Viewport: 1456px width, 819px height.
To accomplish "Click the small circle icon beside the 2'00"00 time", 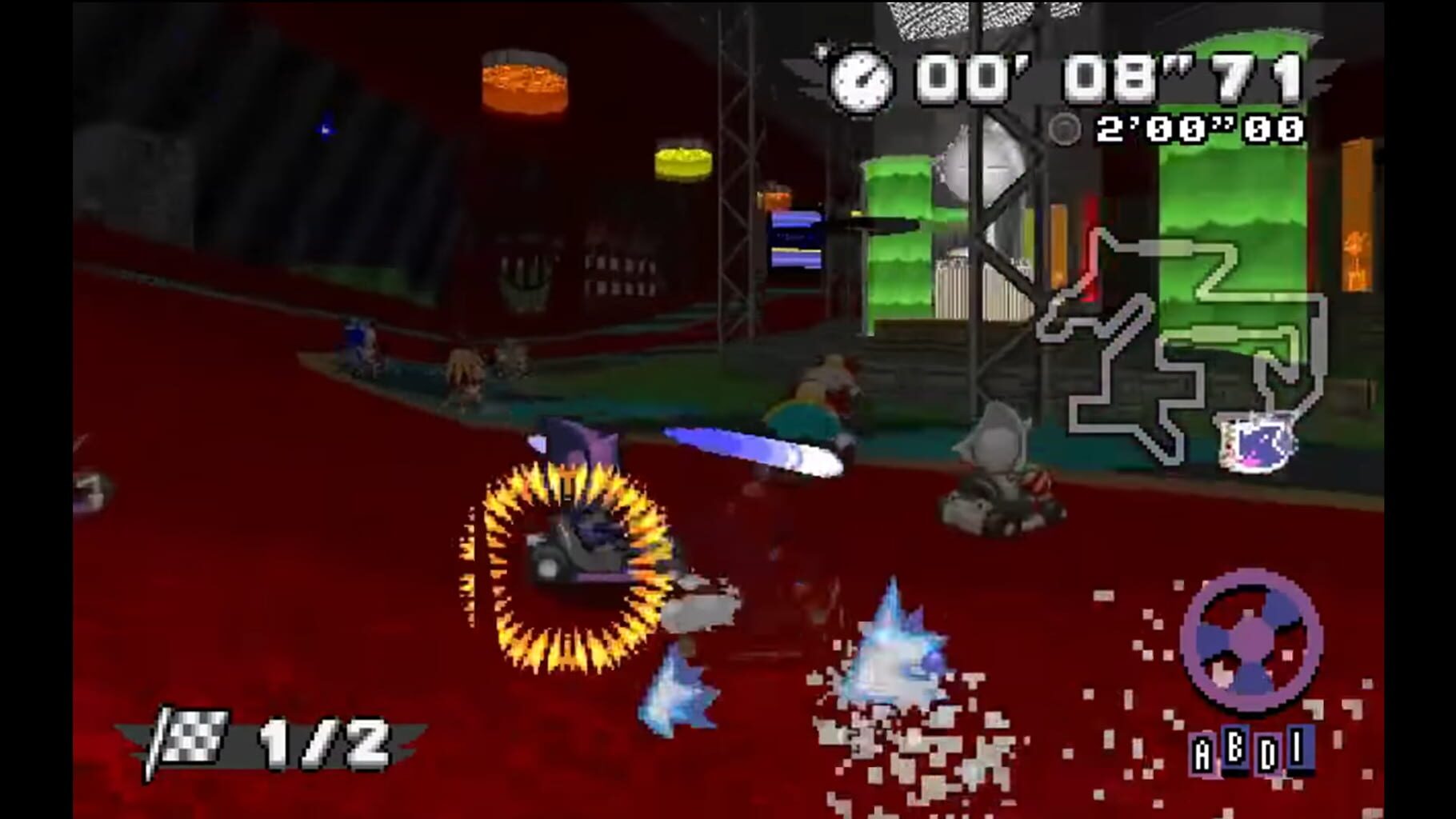I will click(x=1065, y=130).
